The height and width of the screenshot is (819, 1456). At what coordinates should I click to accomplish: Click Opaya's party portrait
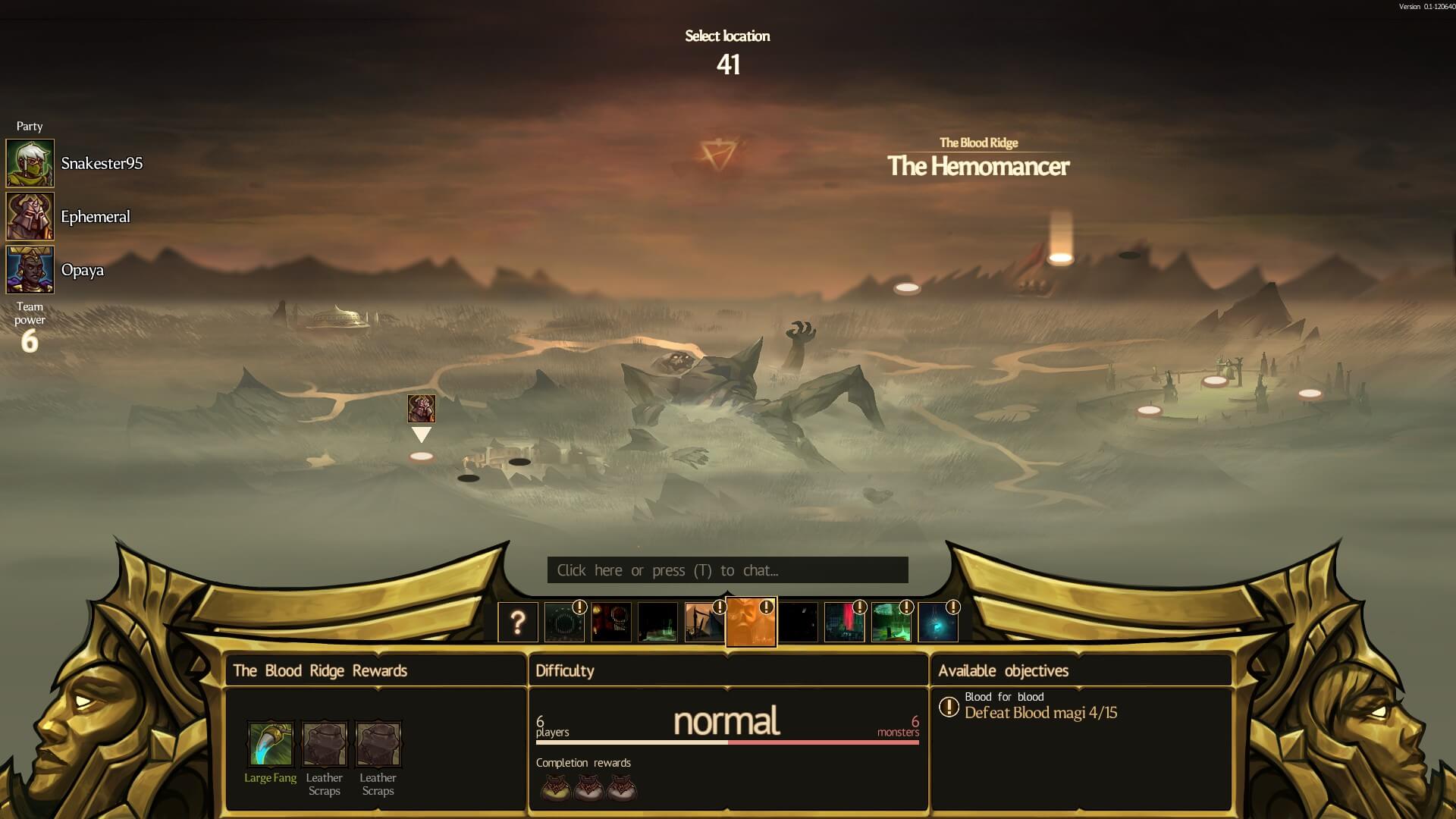(30, 269)
